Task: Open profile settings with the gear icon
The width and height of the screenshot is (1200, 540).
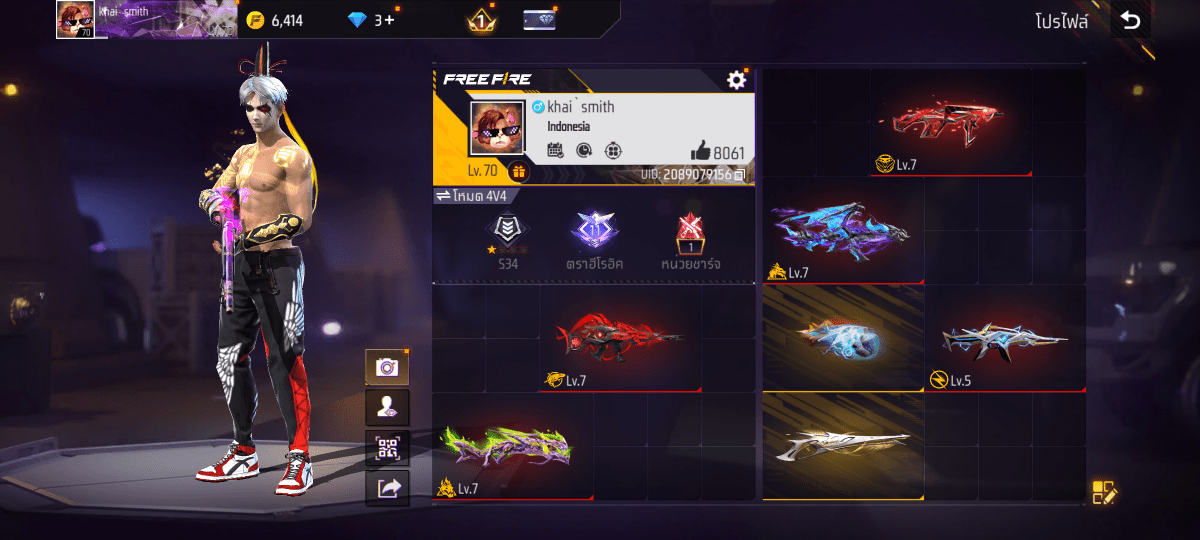Action: [x=737, y=80]
